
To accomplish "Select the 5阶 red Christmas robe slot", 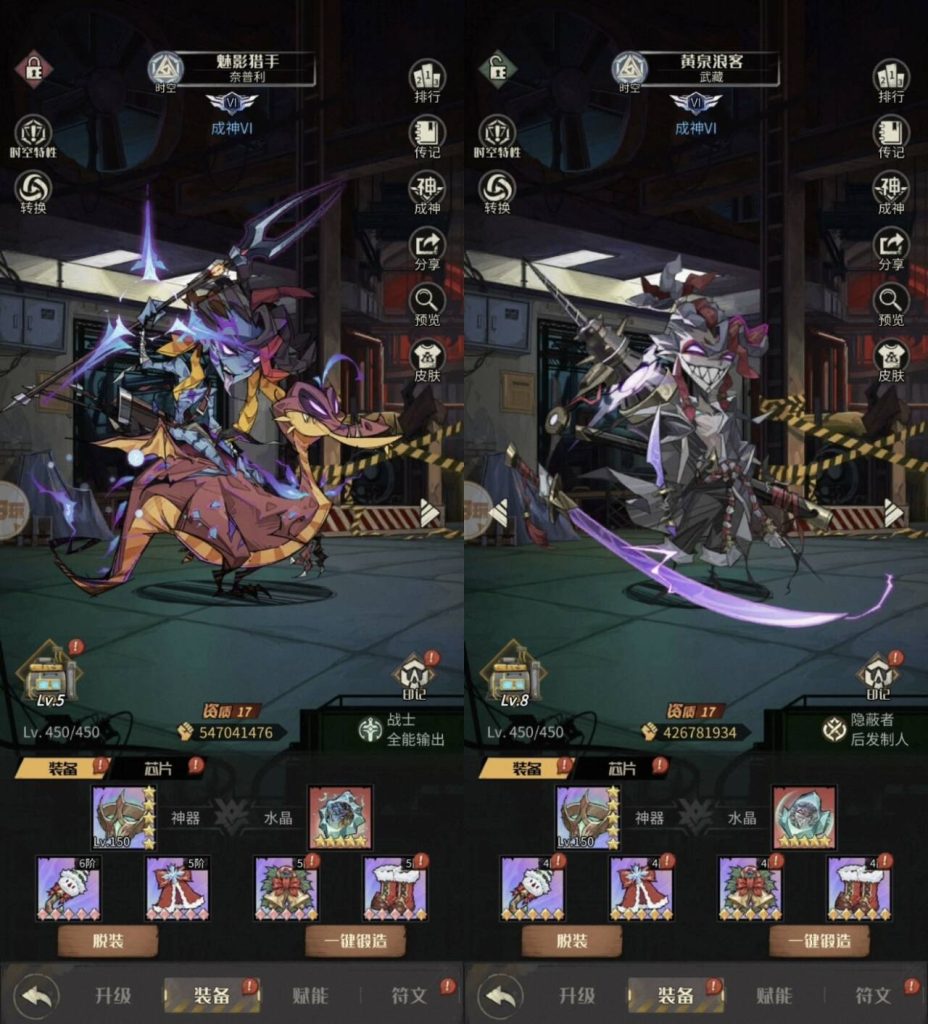I will pos(177,888).
